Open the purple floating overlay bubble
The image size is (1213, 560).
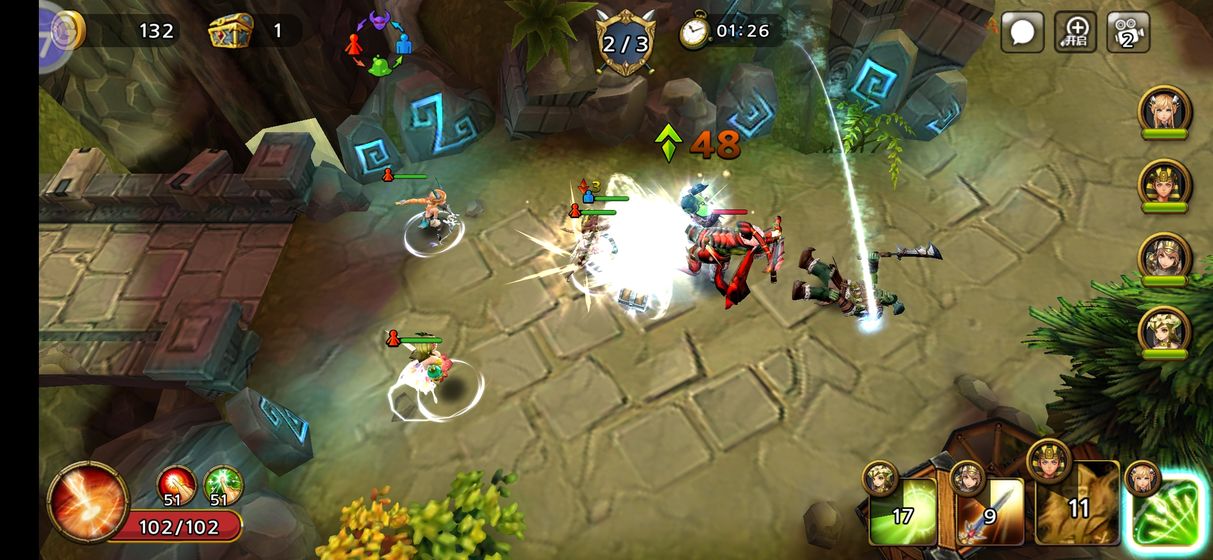click(x=54, y=34)
